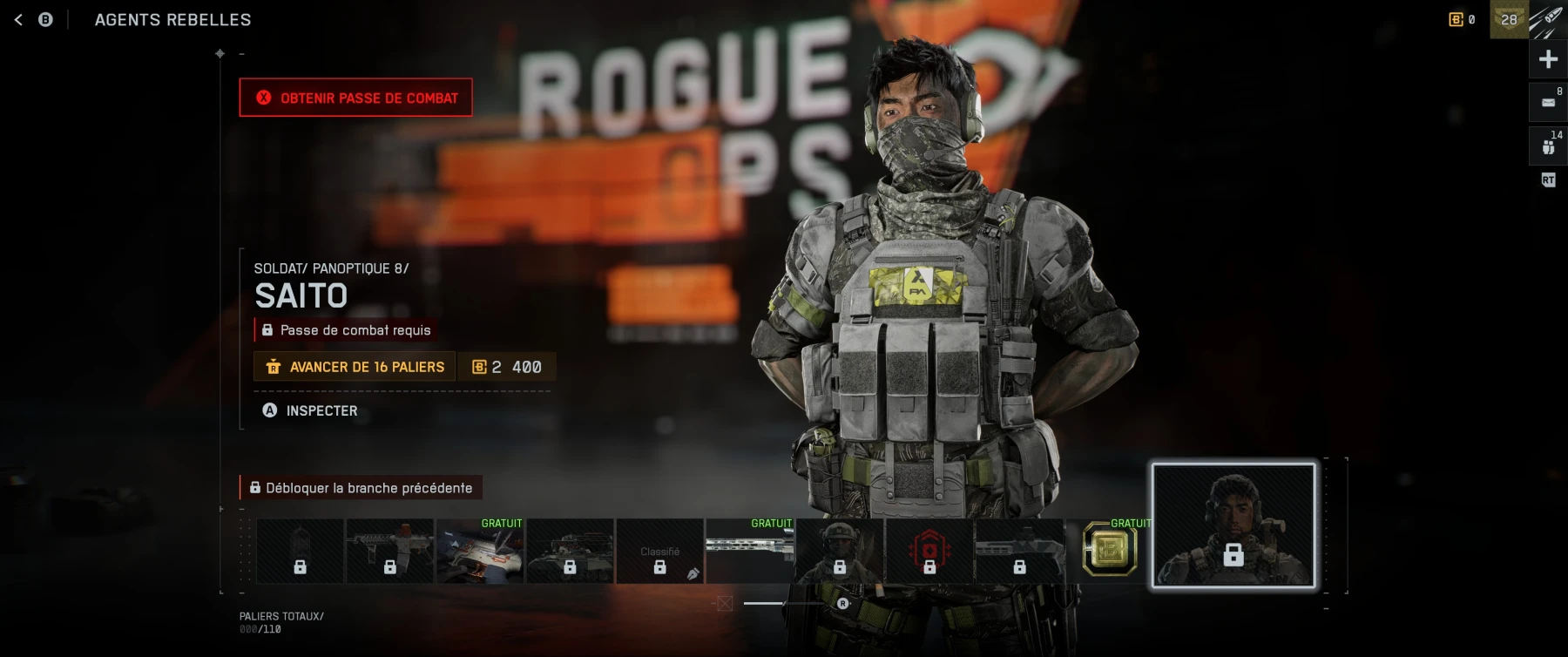
Task: Open the mail envelope notifications
Action: pyautogui.click(x=1548, y=102)
